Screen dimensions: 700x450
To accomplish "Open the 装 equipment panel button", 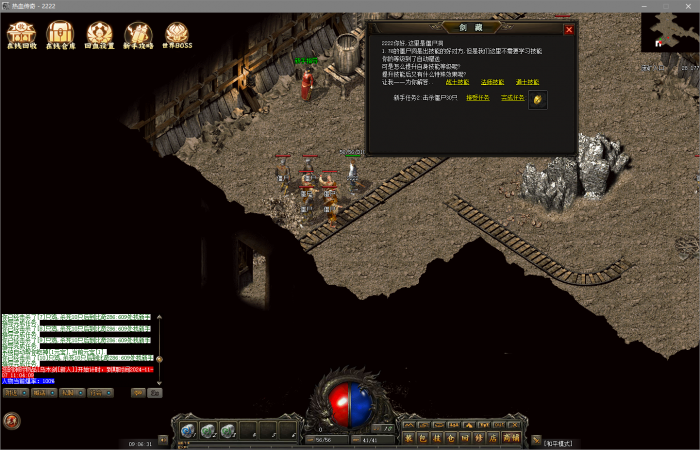I will (x=408, y=437).
